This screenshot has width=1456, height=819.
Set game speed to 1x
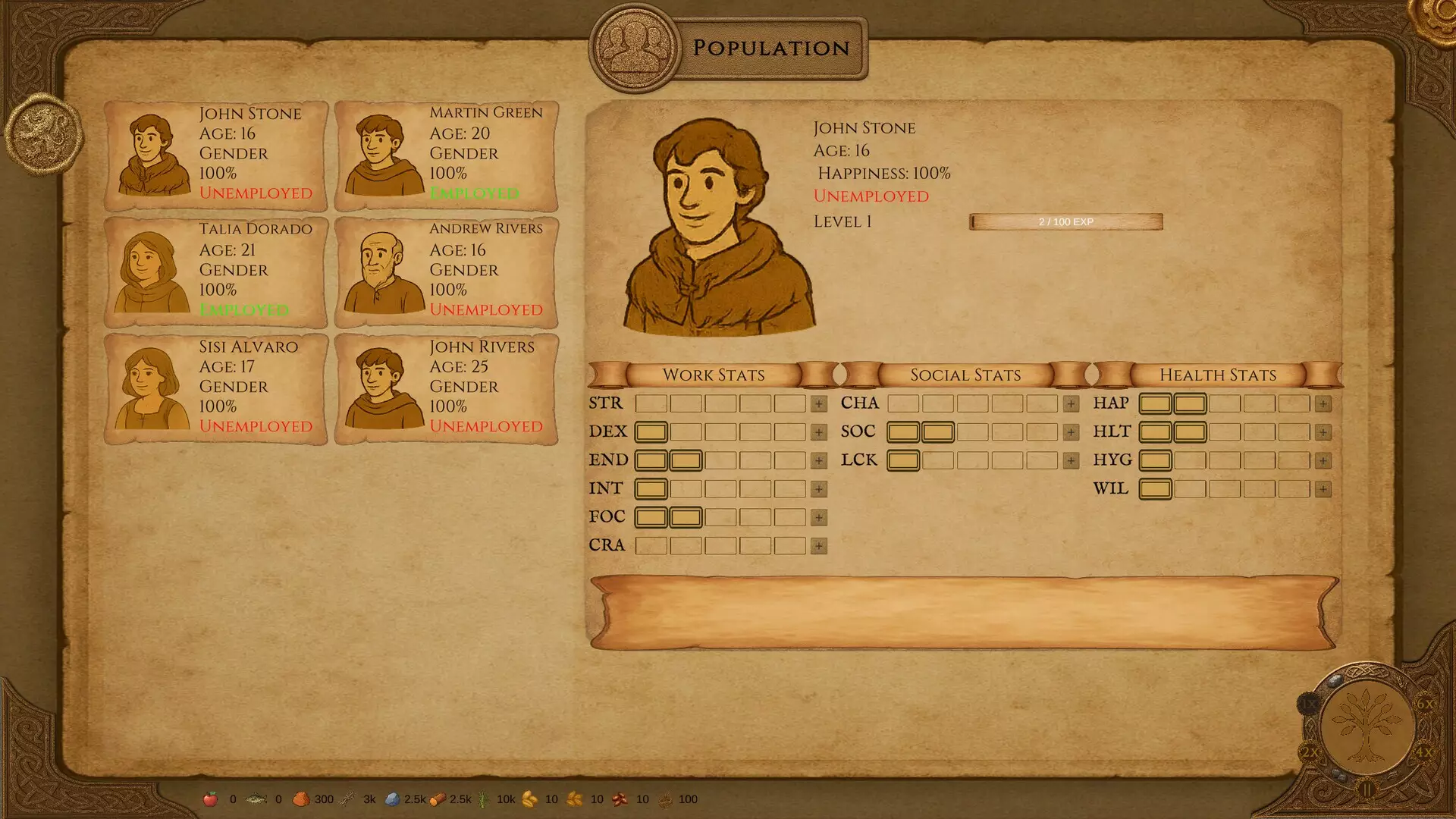(1309, 704)
